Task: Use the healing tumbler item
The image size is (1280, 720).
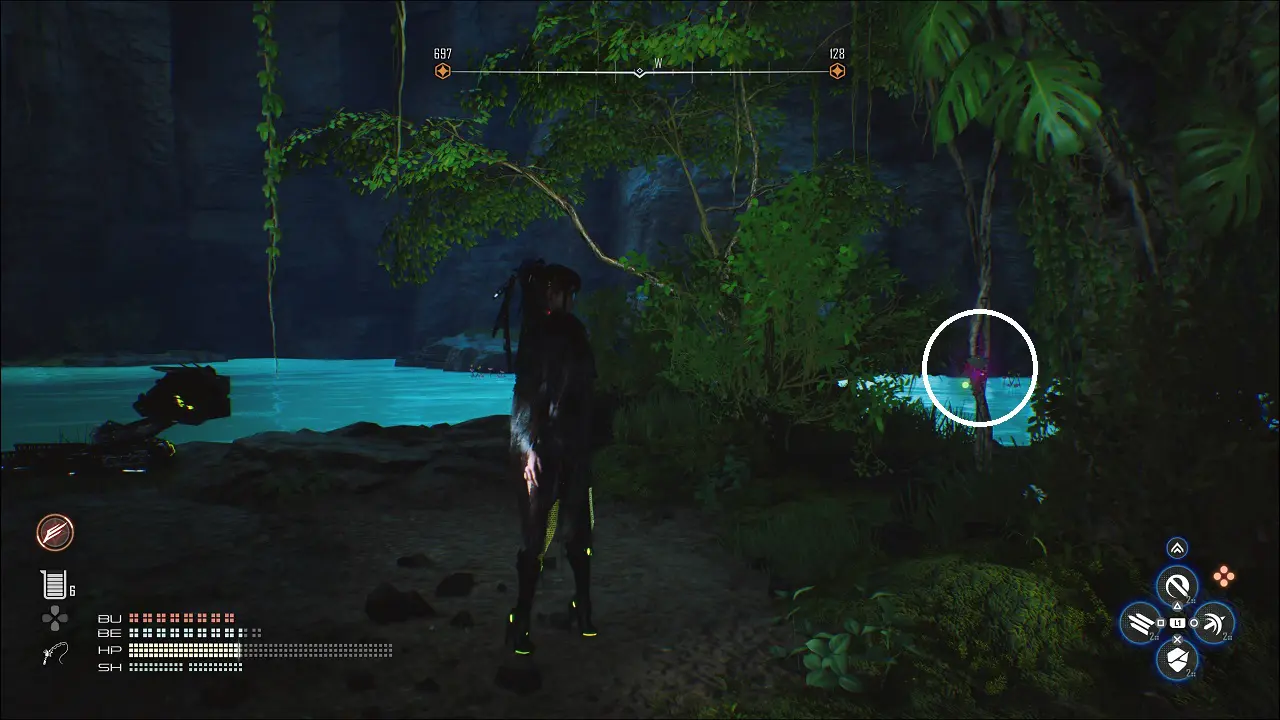Action: point(53,584)
